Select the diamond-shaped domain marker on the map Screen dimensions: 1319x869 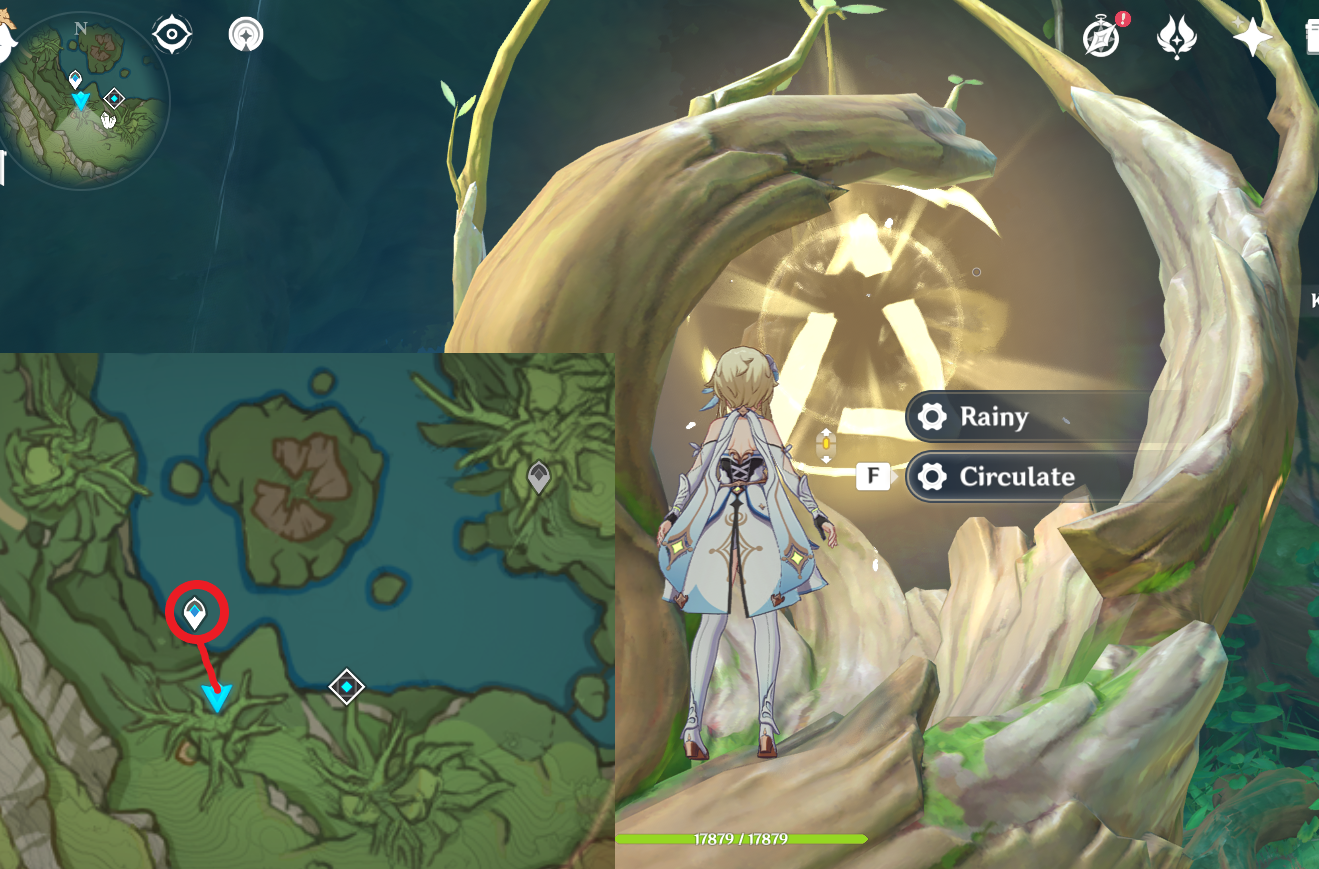point(346,687)
